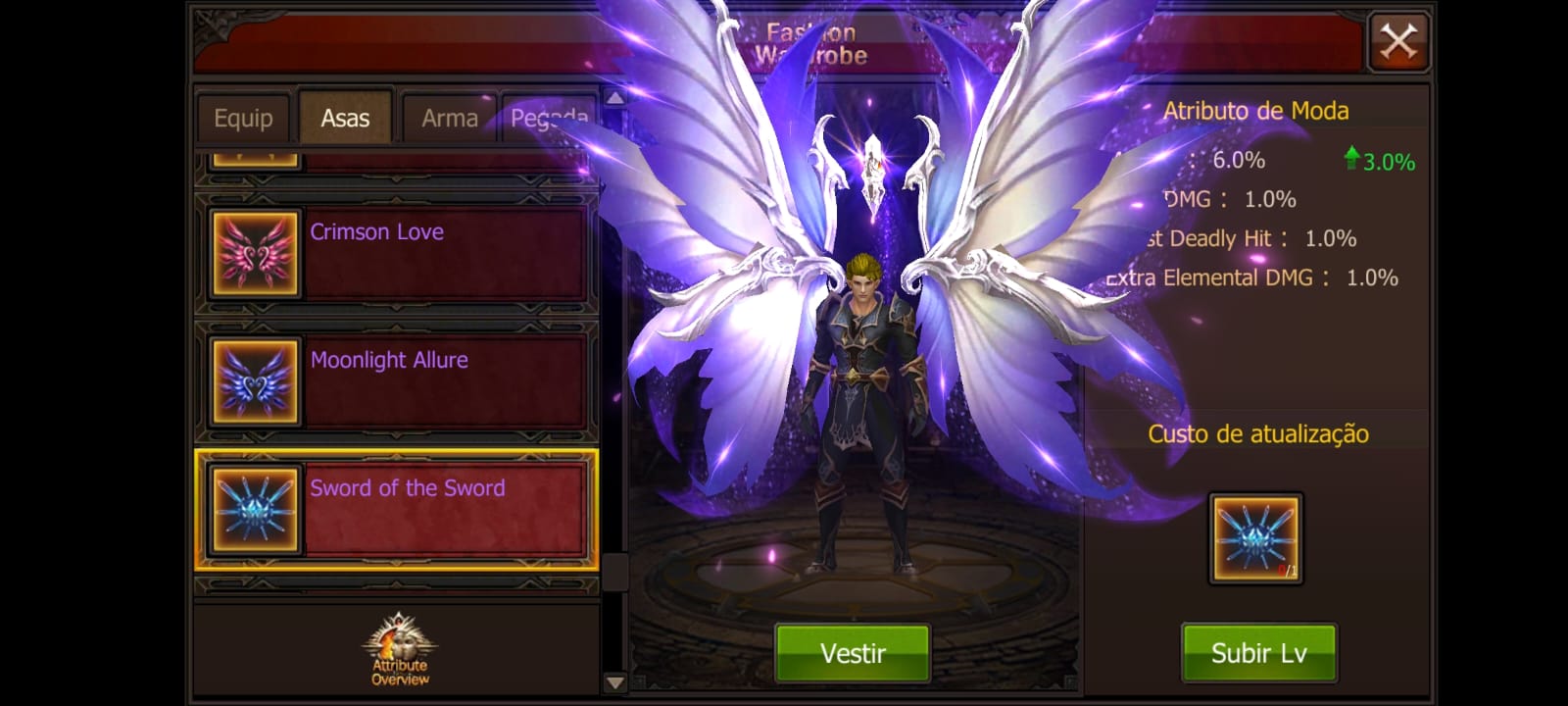Switch to the Equip tab
This screenshot has width=1568, height=706.
(x=243, y=119)
